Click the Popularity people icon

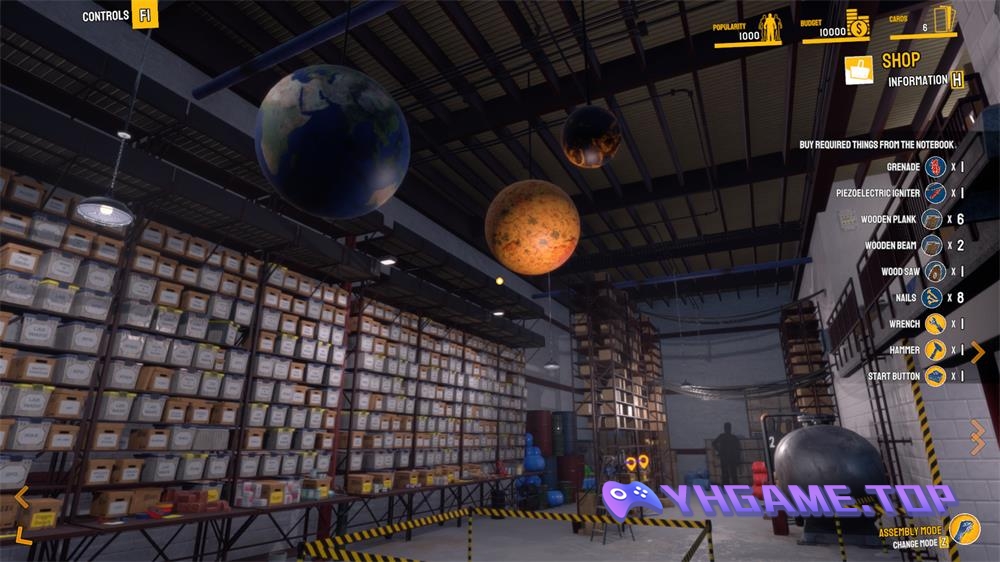[x=771, y=27]
